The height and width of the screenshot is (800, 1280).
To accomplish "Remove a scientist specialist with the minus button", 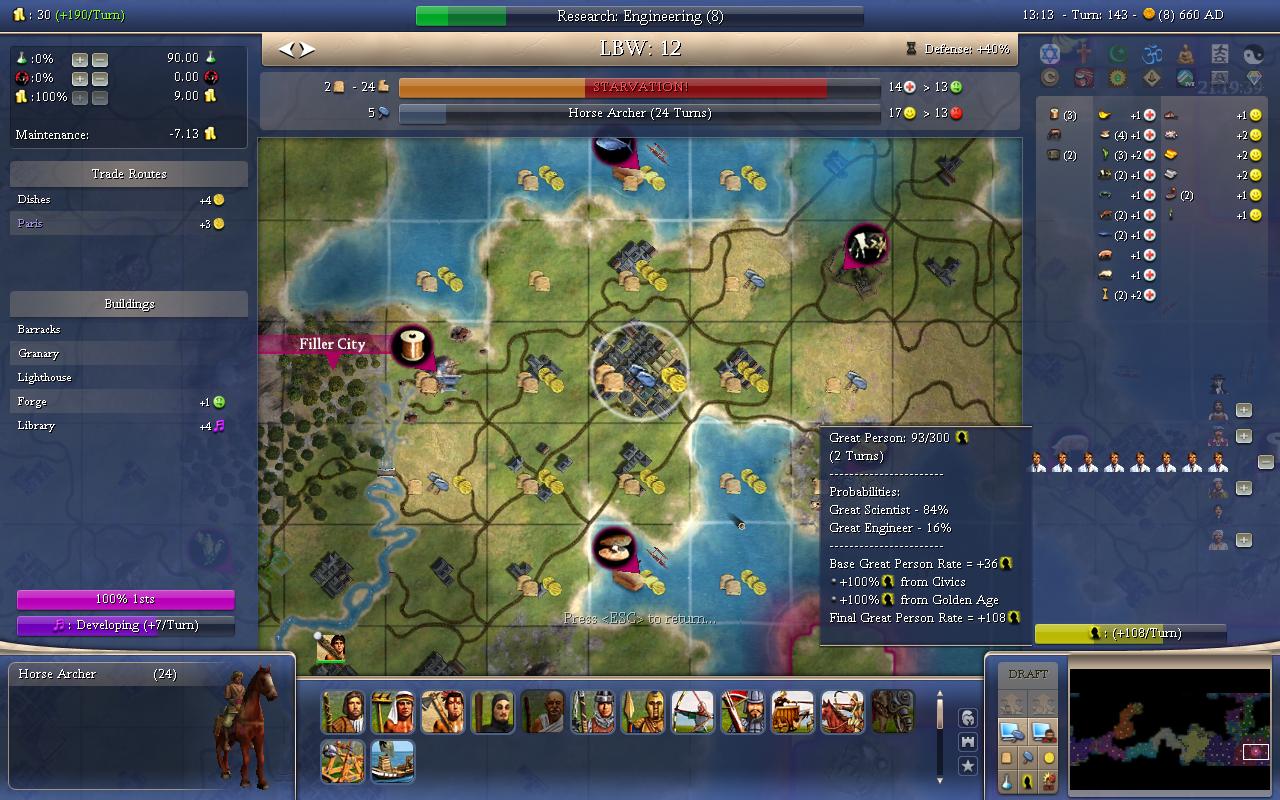I will click(1265, 462).
